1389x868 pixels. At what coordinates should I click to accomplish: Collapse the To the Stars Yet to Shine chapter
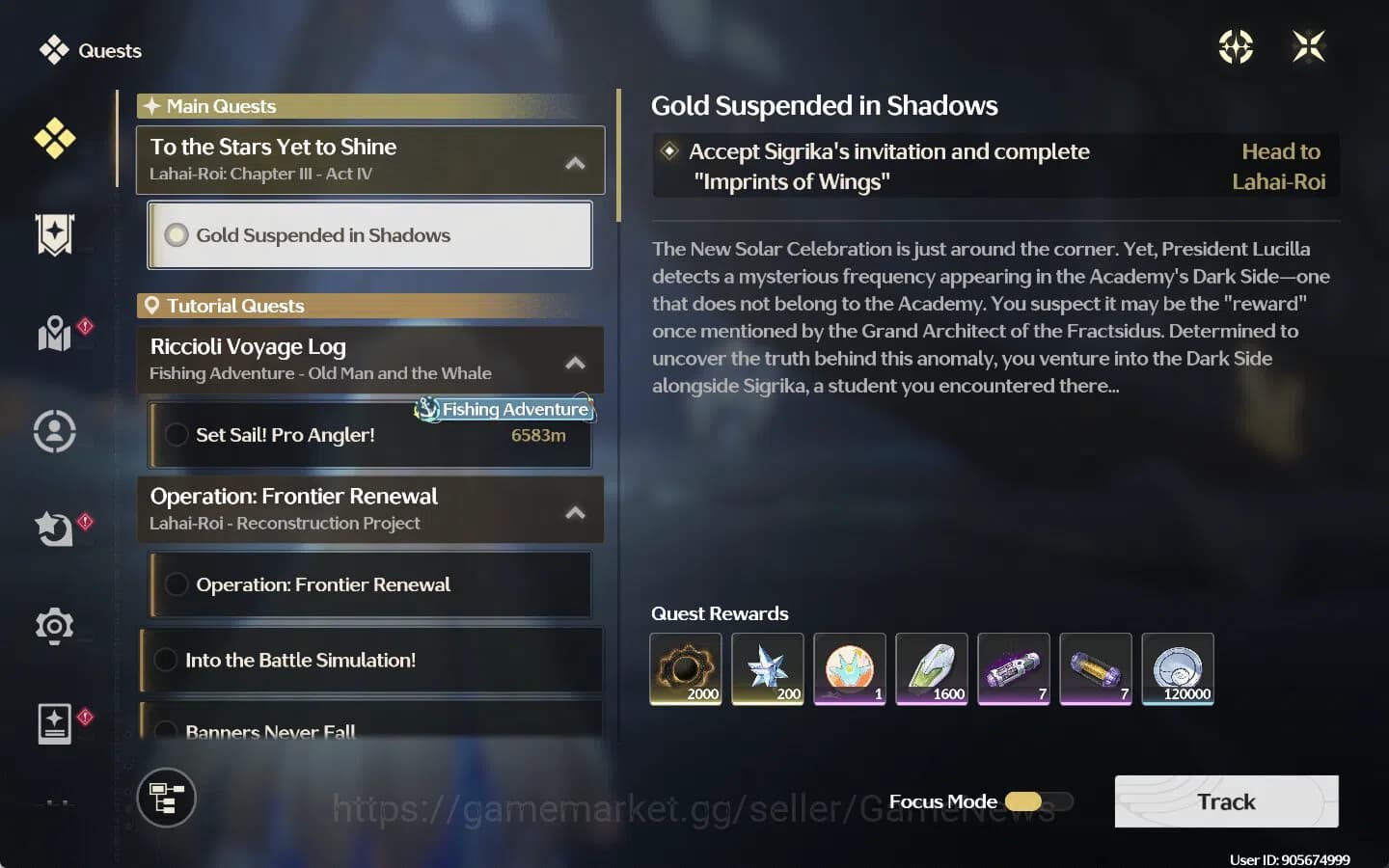pyautogui.click(x=575, y=163)
